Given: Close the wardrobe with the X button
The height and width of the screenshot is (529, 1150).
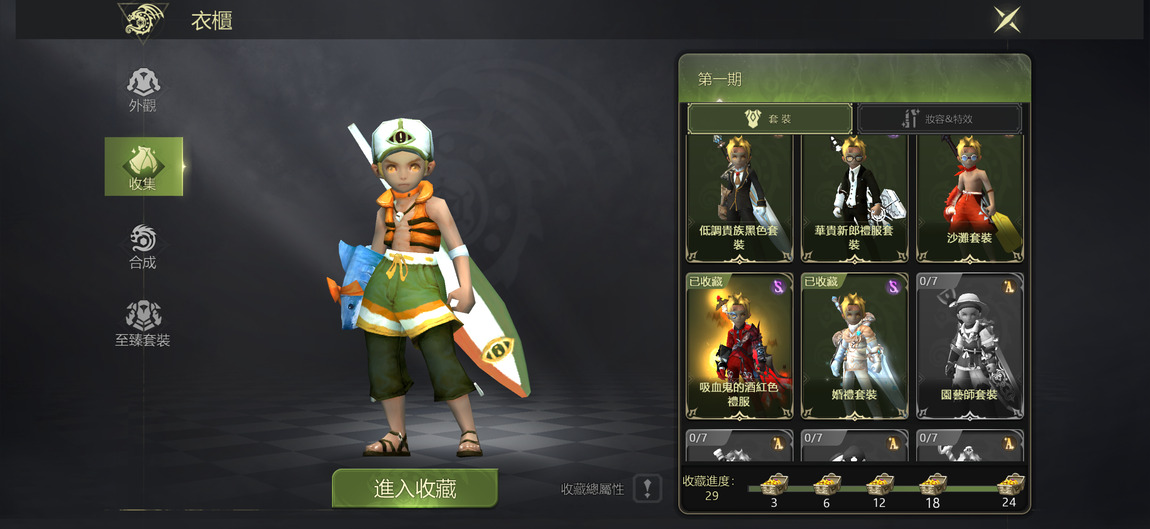Looking at the screenshot, I should pos(1006,19).
